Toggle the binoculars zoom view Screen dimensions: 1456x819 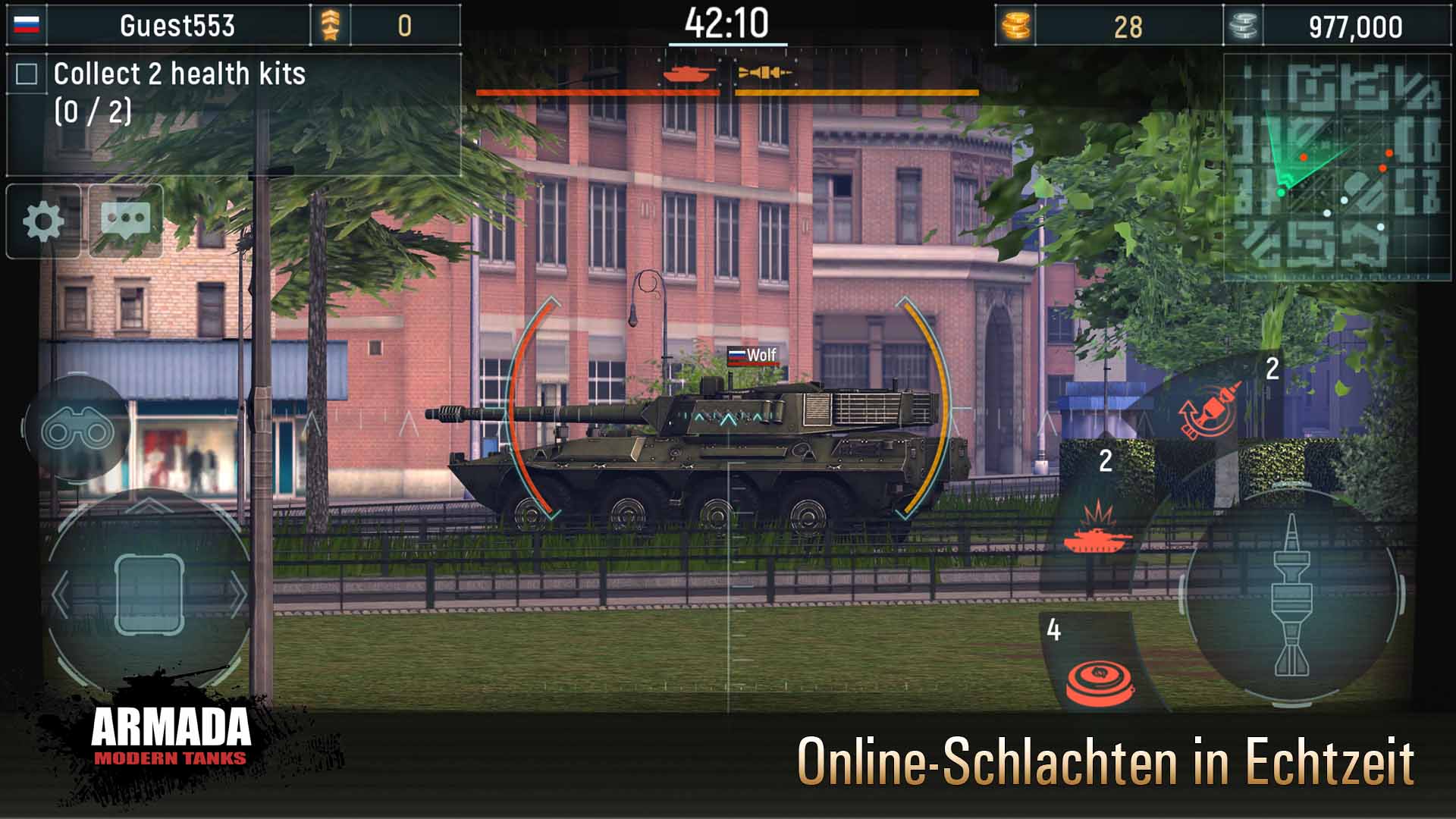[77, 431]
